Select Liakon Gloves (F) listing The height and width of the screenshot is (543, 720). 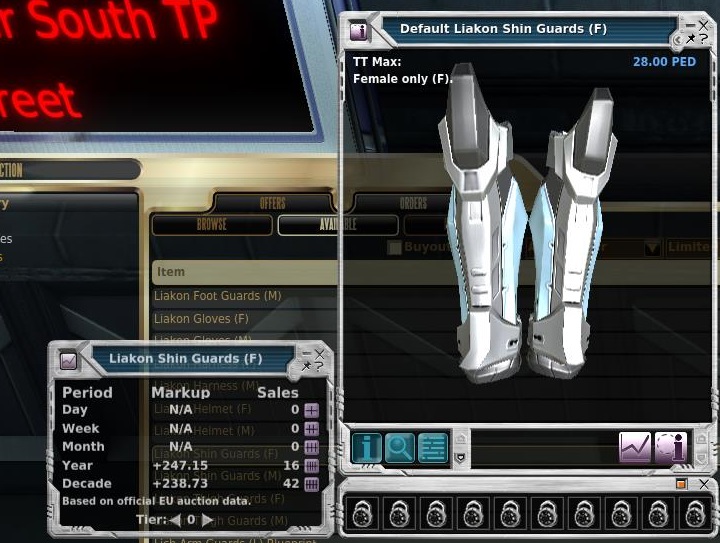(201, 319)
